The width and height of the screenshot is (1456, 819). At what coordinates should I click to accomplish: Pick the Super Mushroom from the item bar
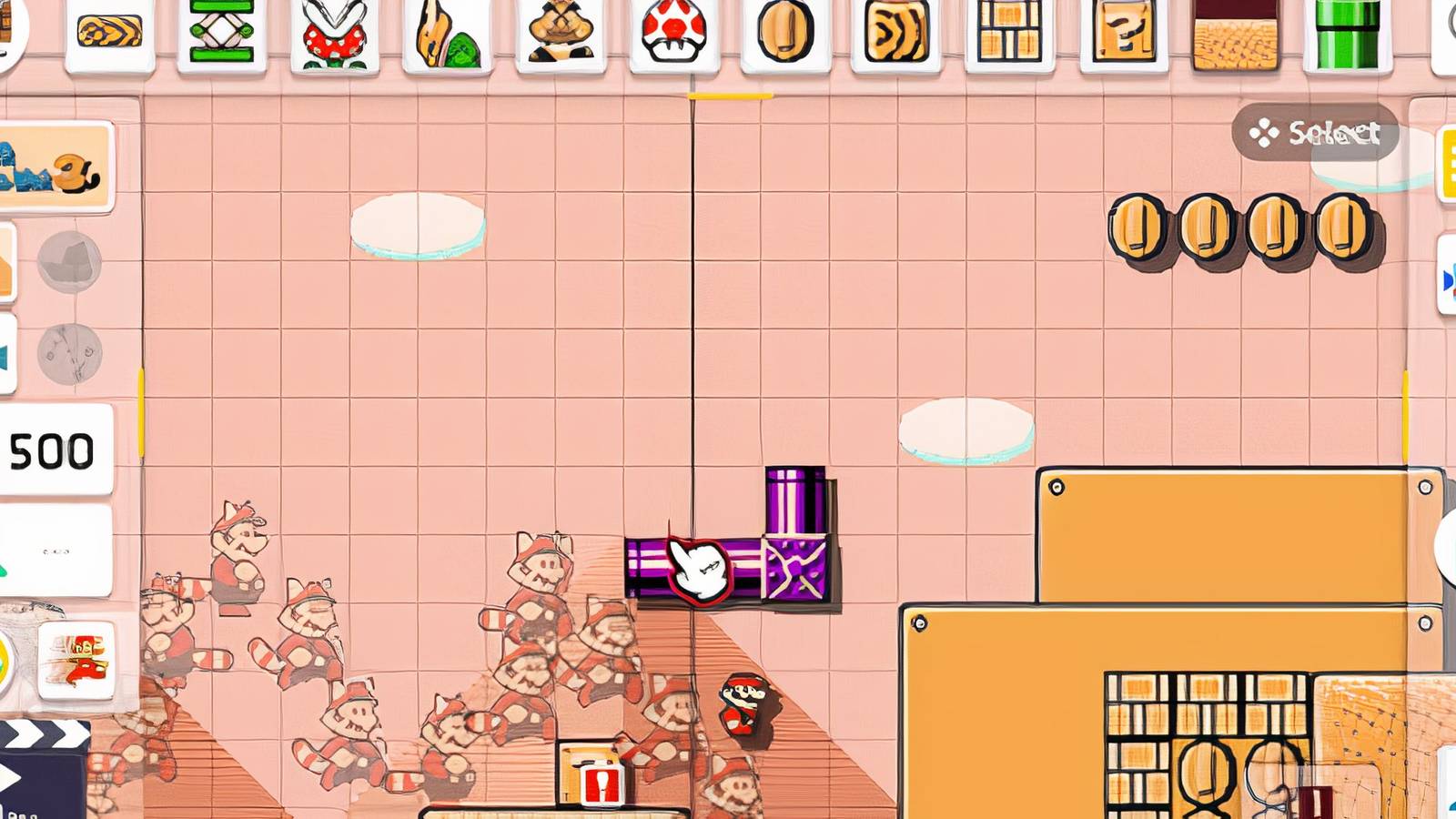[673, 32]
